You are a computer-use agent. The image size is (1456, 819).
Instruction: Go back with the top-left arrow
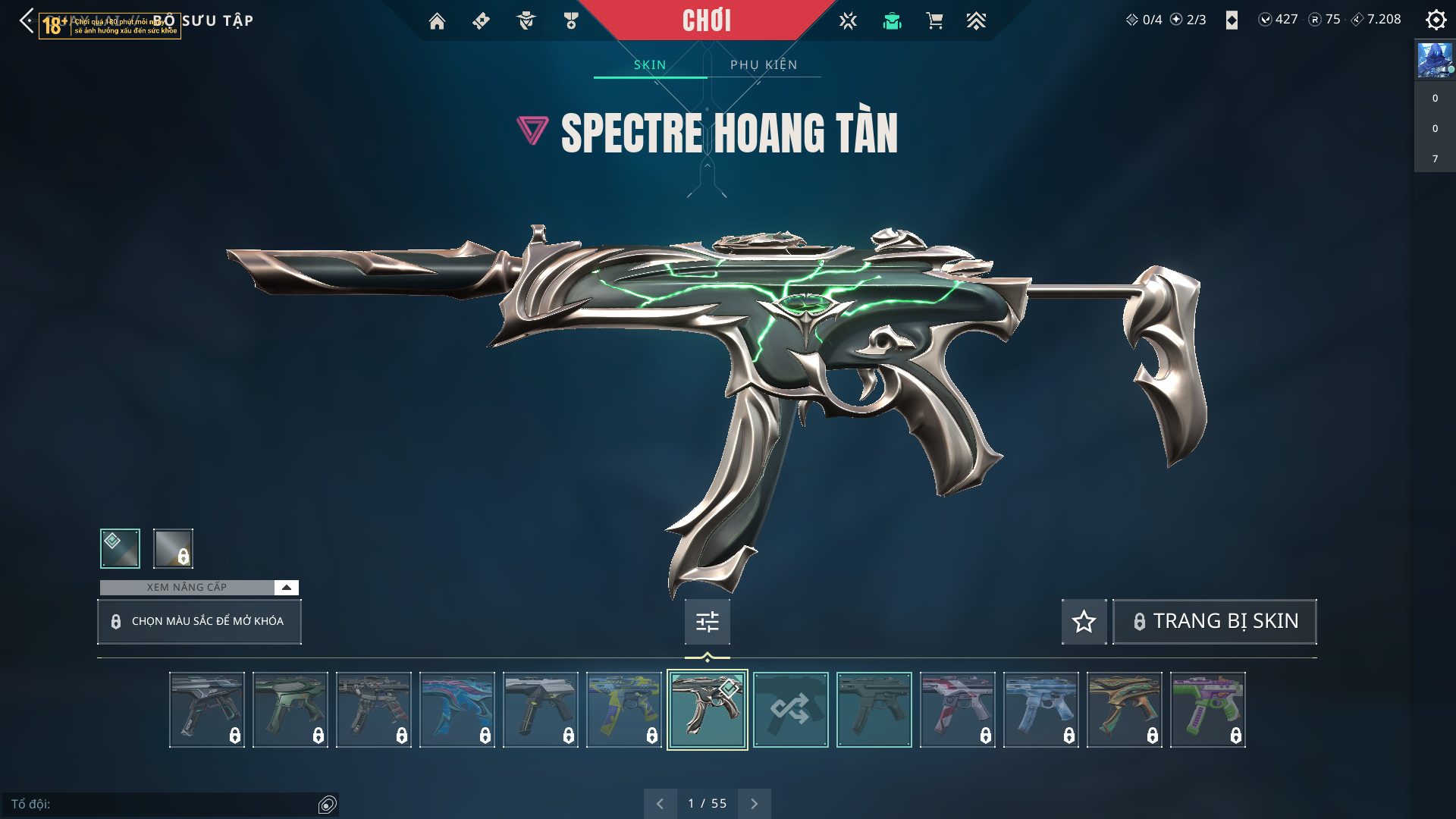(x=27, y=20)
